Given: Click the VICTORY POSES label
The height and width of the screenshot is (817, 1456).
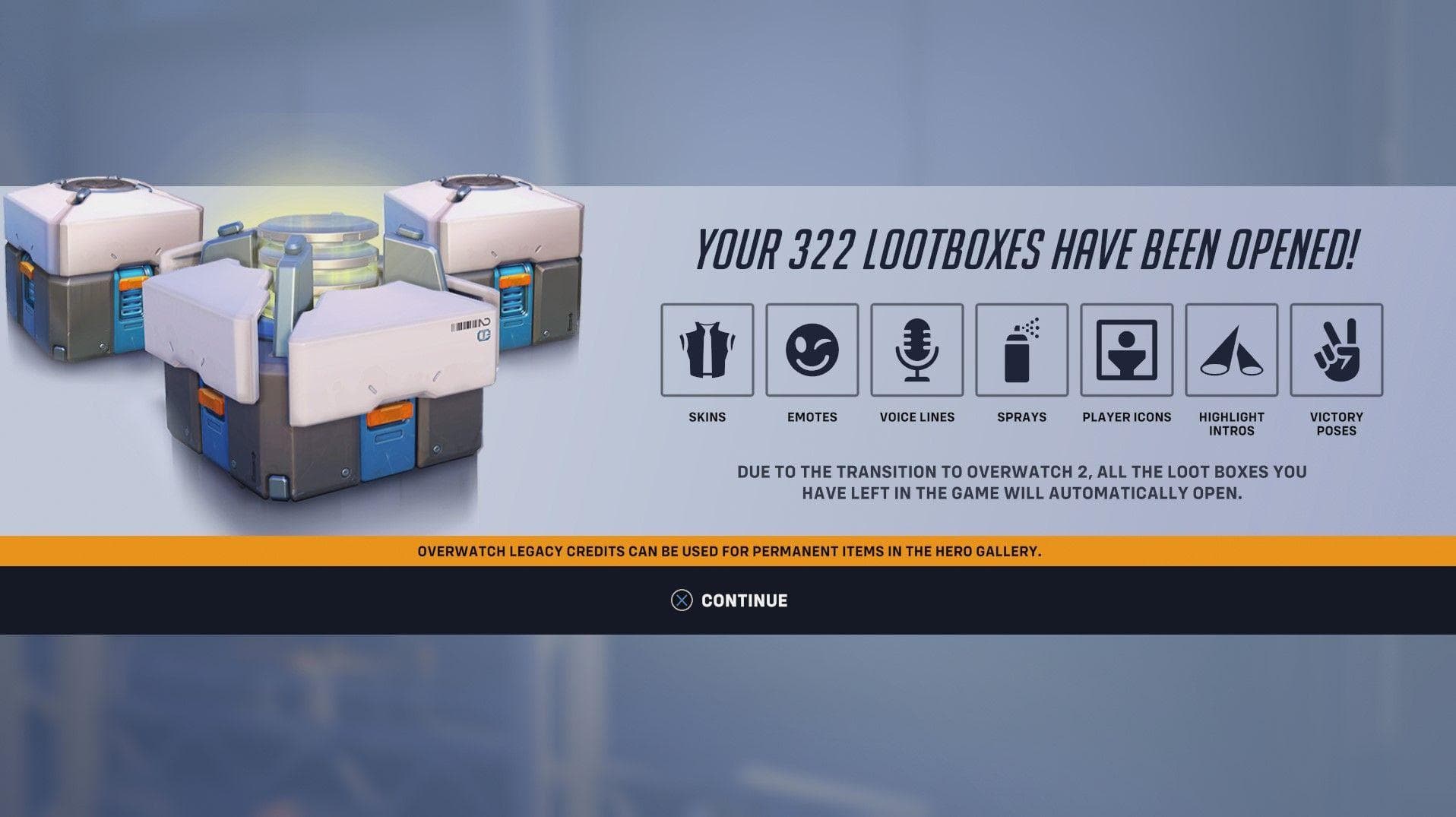Looking at the screenshot, I should pyautogui.click(x=1336, y=423).
